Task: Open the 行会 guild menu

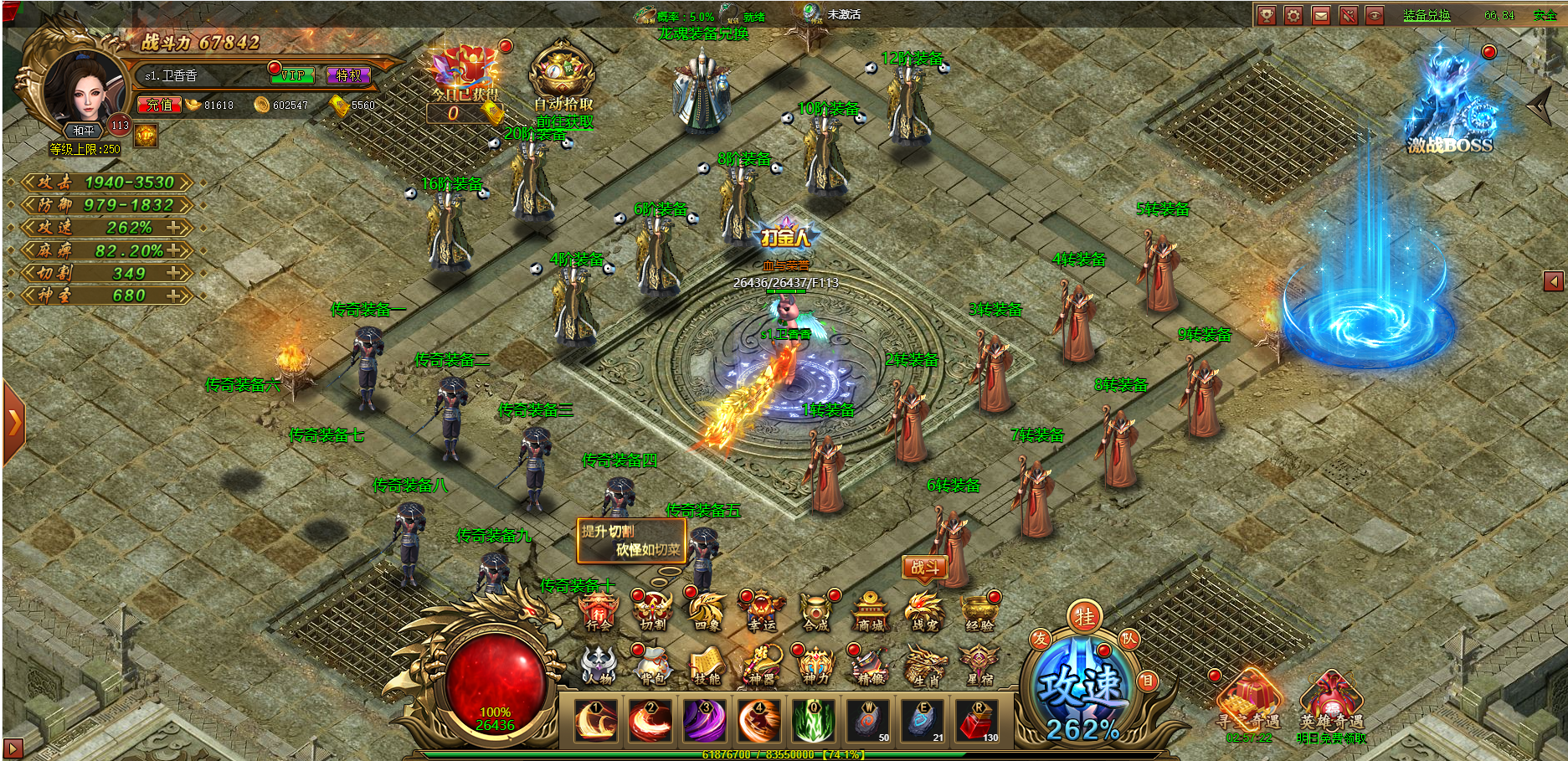Action: click(x=599, y=613)
